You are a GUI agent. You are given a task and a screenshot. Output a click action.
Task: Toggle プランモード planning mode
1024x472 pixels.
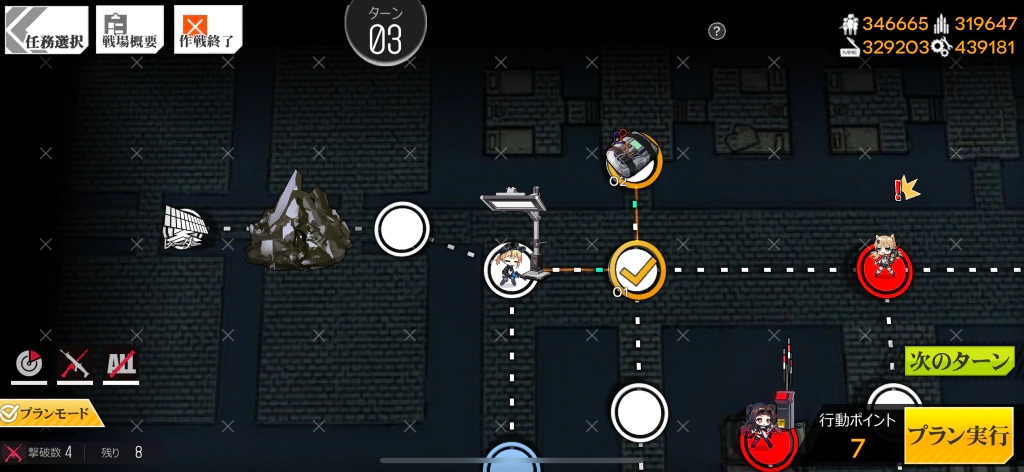pyautogui.click(x=52, y=412)
